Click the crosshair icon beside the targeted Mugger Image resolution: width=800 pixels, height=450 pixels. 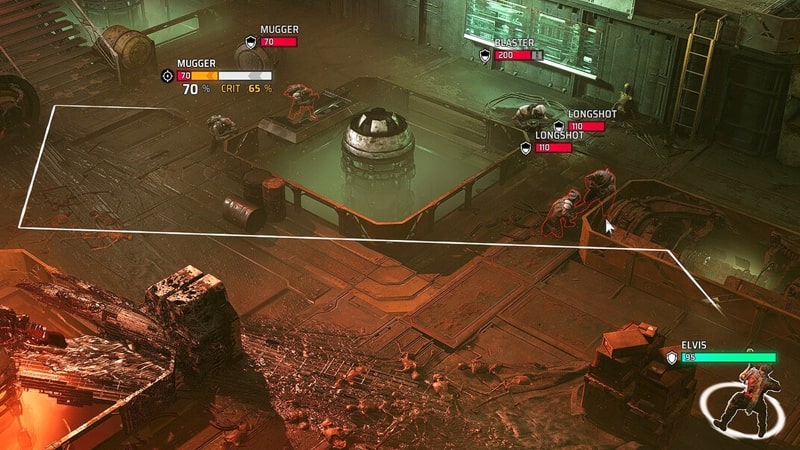point(167,75)
